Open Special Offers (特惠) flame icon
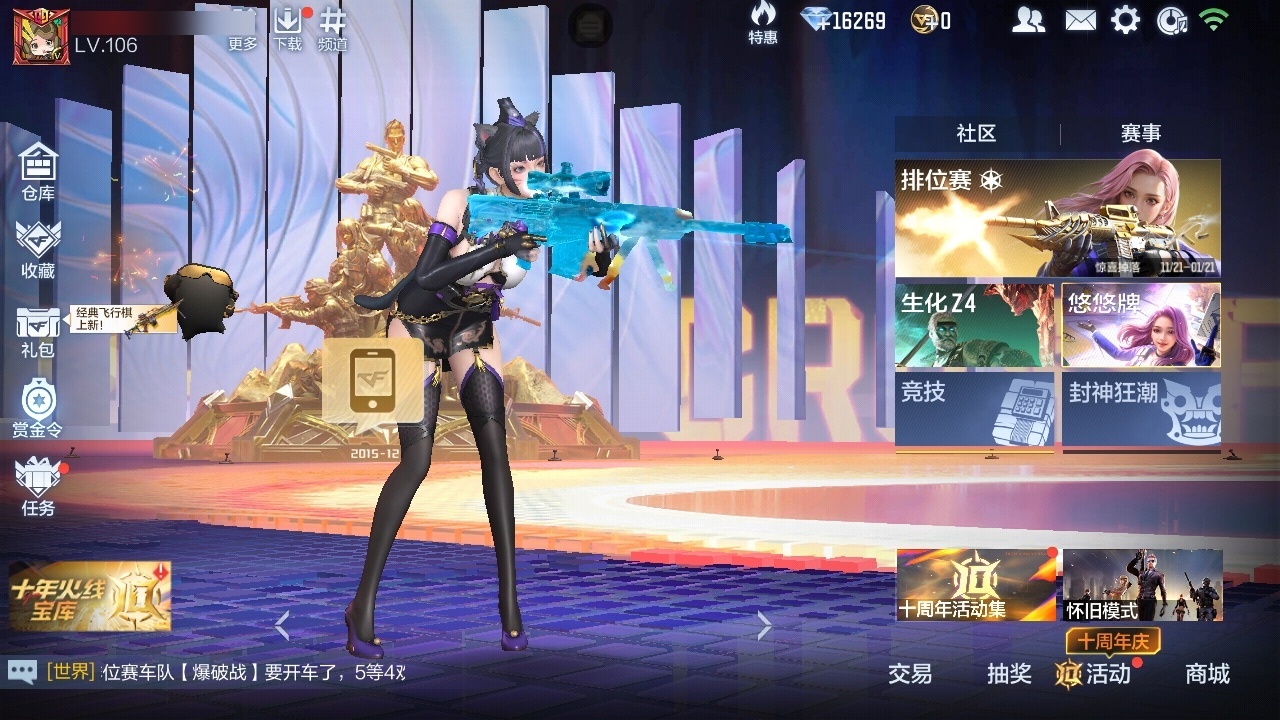 [763, 22]
